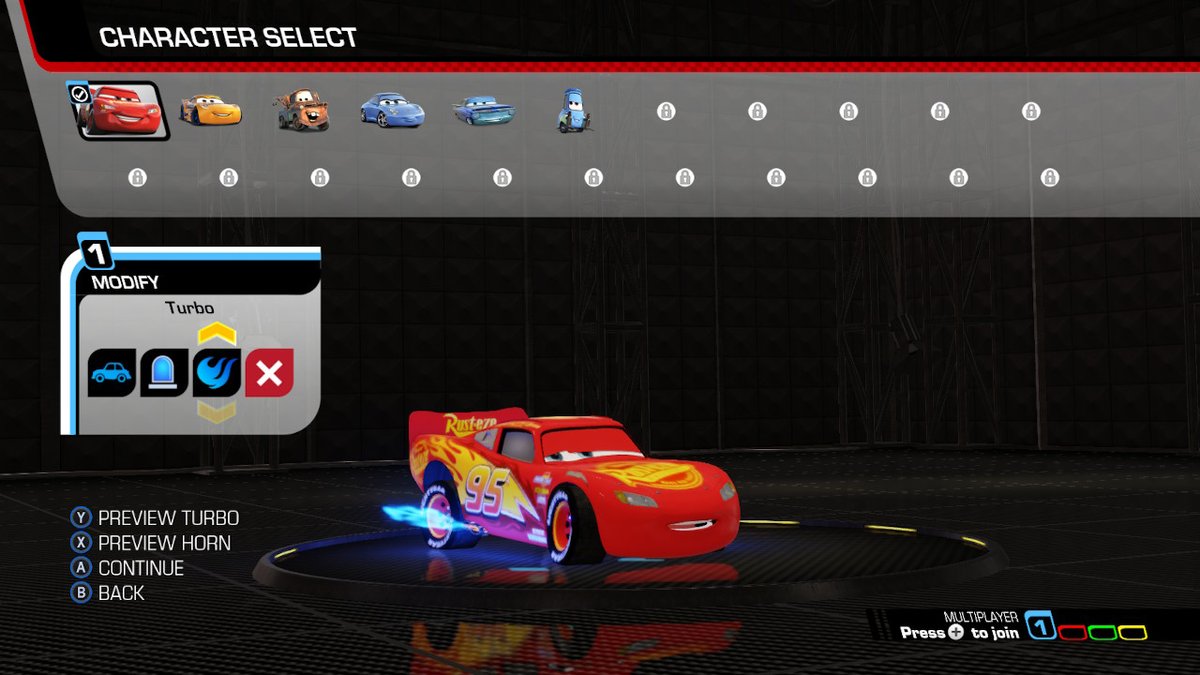Select the blue siren horn icon
The width and height of the screenshot is (1200, 675).
(x=164, y=373)
